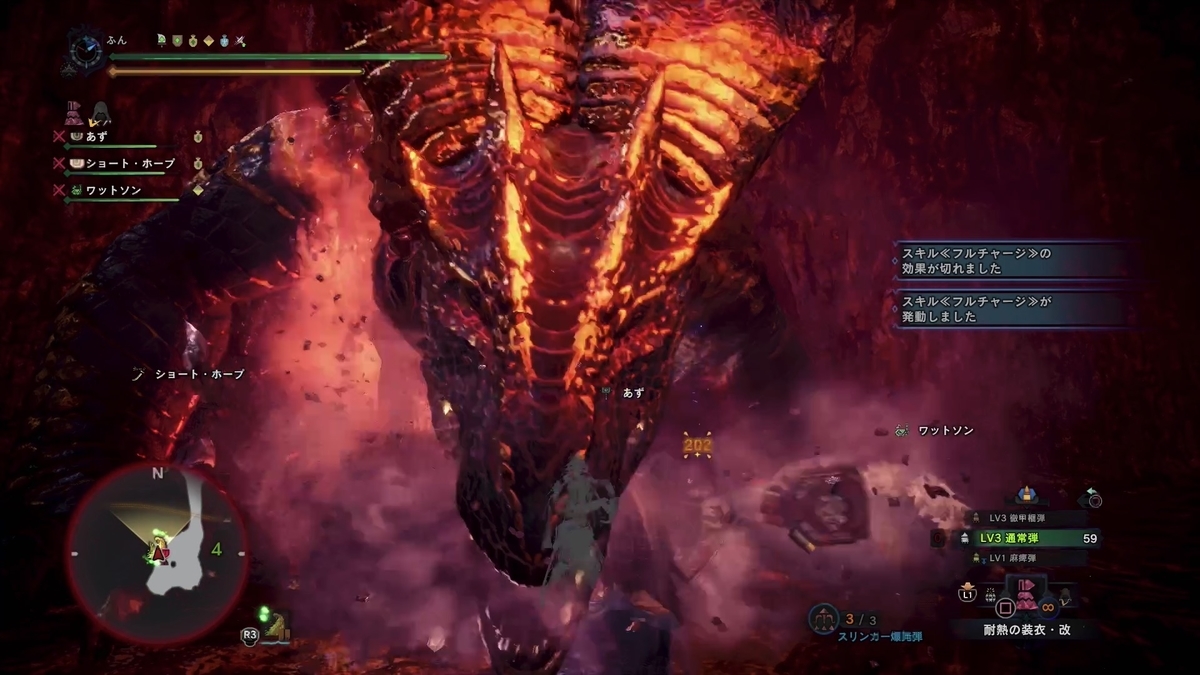
Task: Click the フルチャージ effect expired notification
Action: click(1012, 261)
